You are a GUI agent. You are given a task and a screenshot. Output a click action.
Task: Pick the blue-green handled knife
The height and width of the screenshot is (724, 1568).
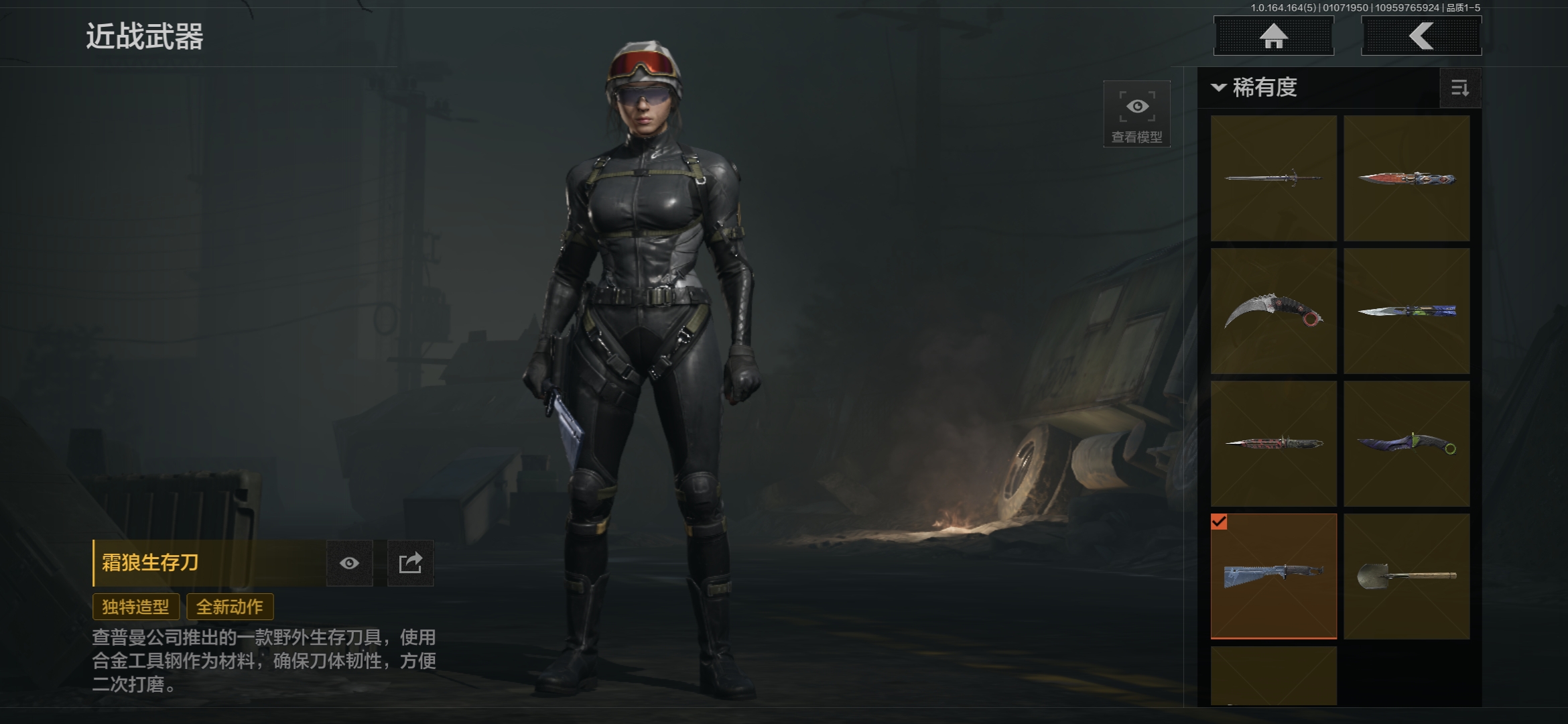point(1407,311)
